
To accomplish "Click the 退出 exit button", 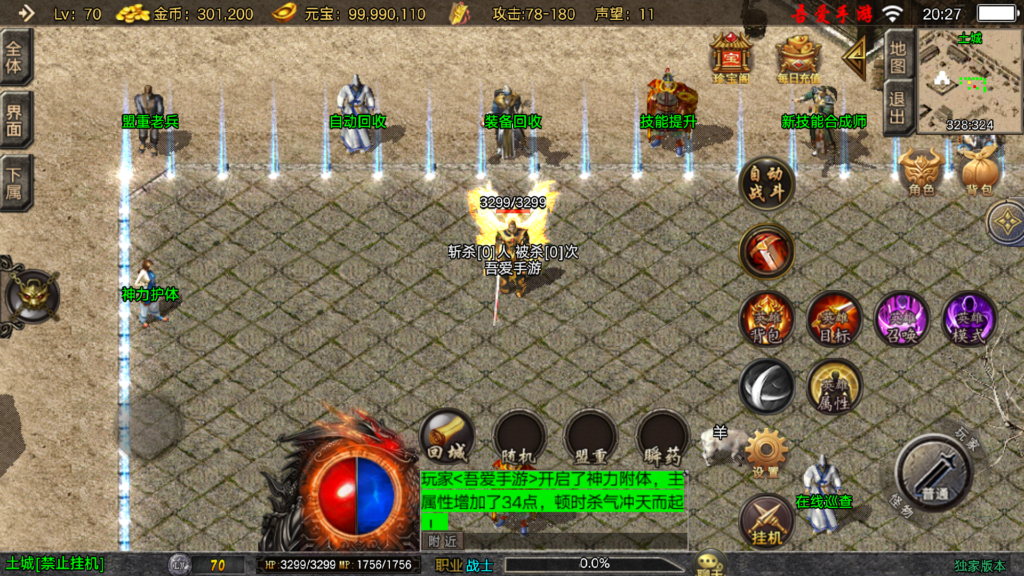I will tap(897, 108).
